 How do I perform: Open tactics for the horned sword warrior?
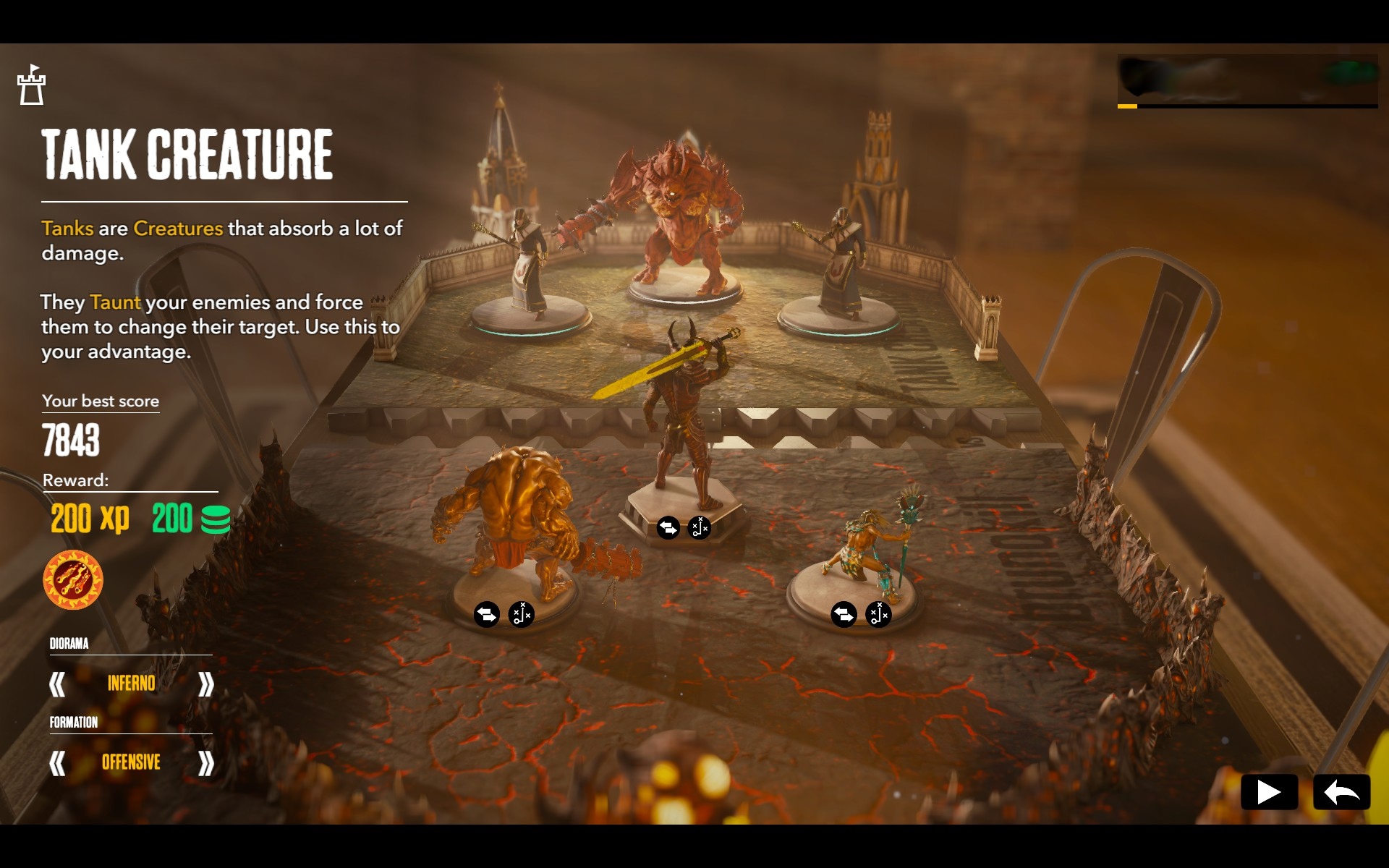coord(700,528)
